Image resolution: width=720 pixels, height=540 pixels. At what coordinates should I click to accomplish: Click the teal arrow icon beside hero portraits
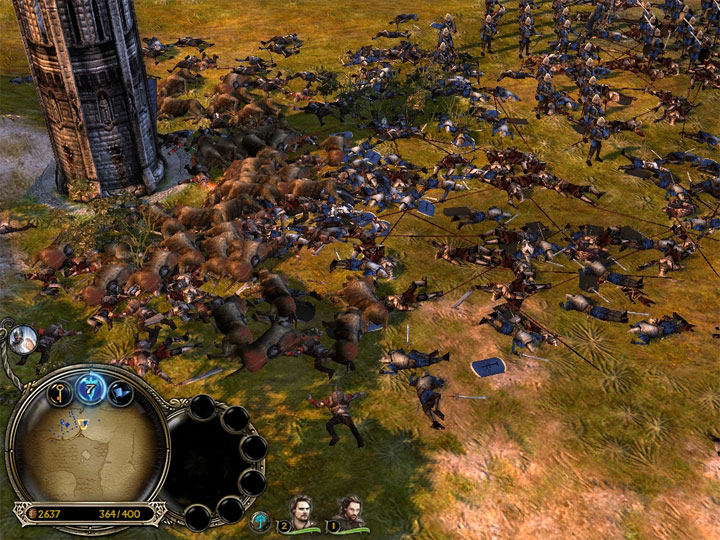pos(259,521)
